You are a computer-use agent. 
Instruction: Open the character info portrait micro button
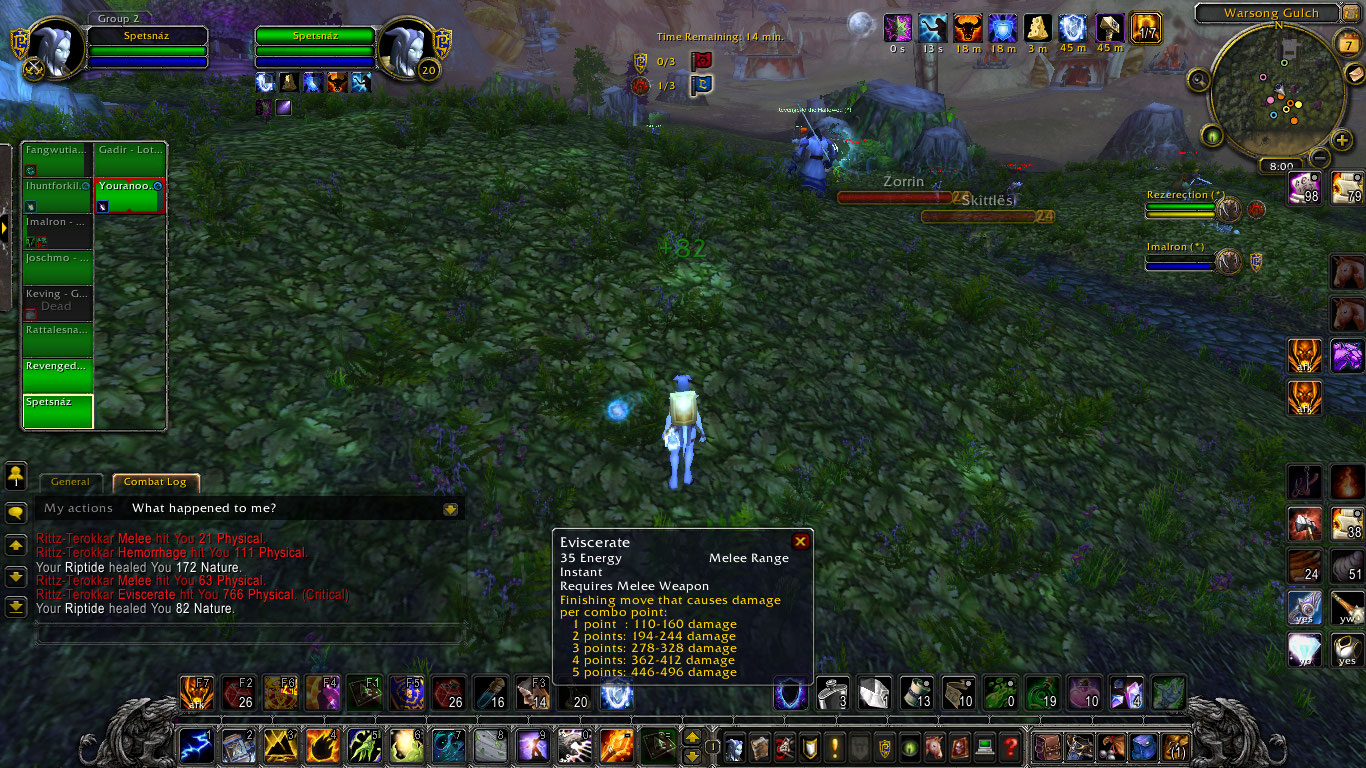point(734,746)
